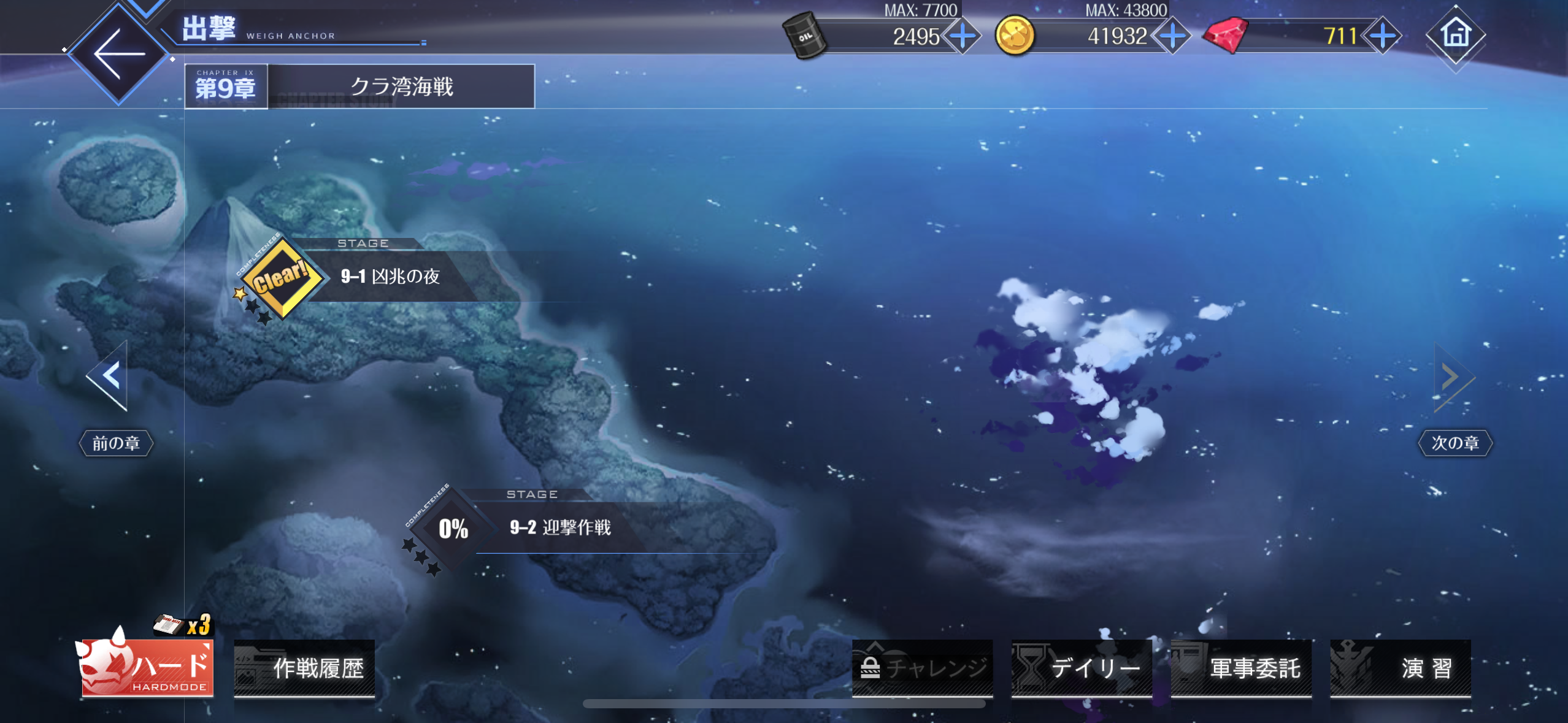Add more oil with the plus button
Image resolution: width=1568 pixels, height=723 pixels.
pos(963,36)
